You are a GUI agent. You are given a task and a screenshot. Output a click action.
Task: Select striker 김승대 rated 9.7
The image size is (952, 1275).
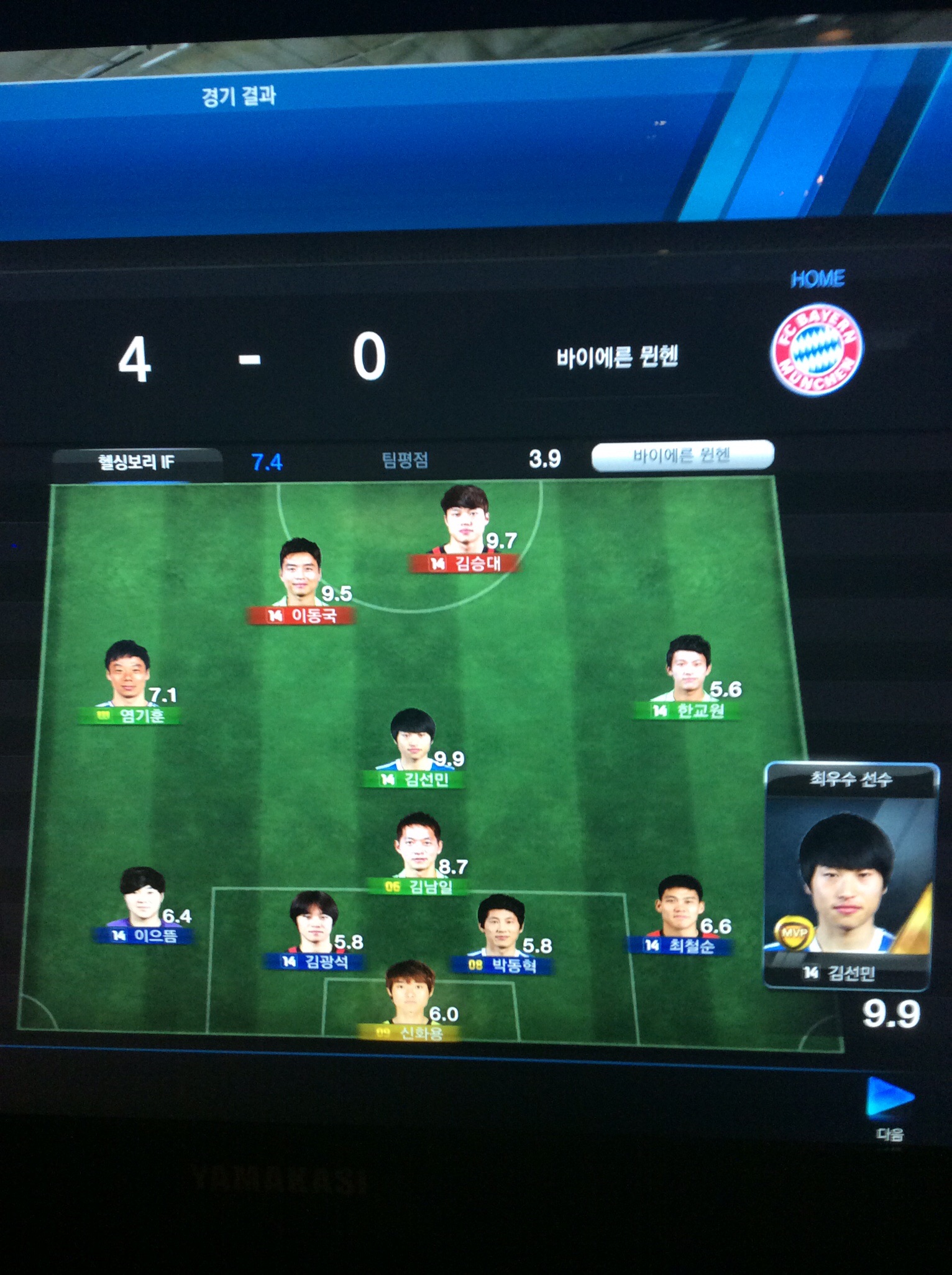[466, 529]
